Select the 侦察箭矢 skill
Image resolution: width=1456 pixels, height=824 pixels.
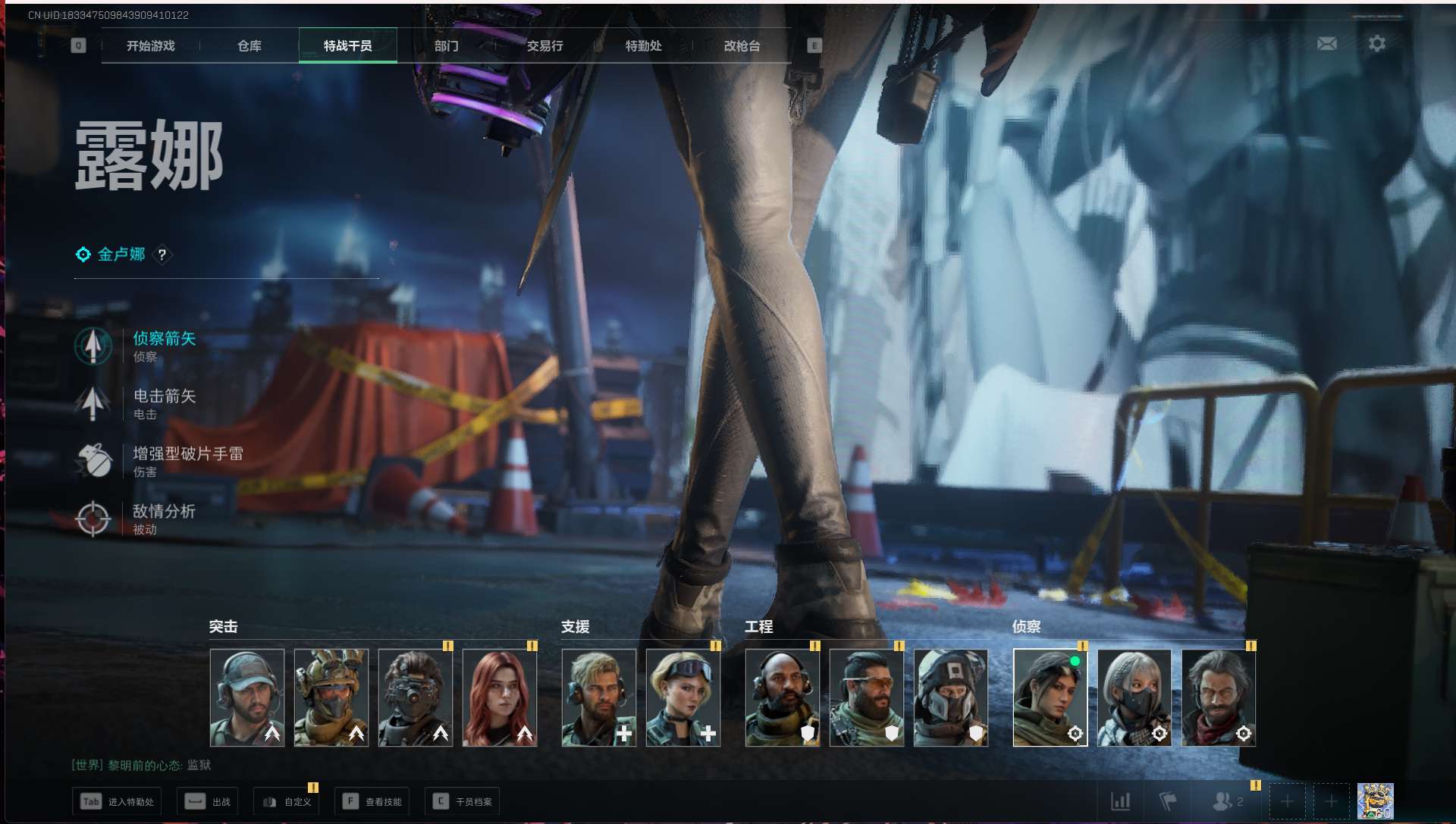[x=164, y=346]
